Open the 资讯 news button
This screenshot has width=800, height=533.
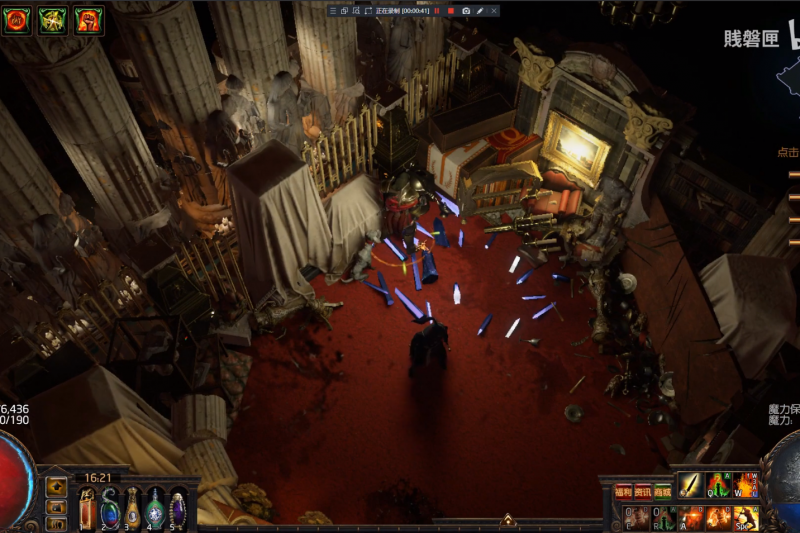[642, 491]
